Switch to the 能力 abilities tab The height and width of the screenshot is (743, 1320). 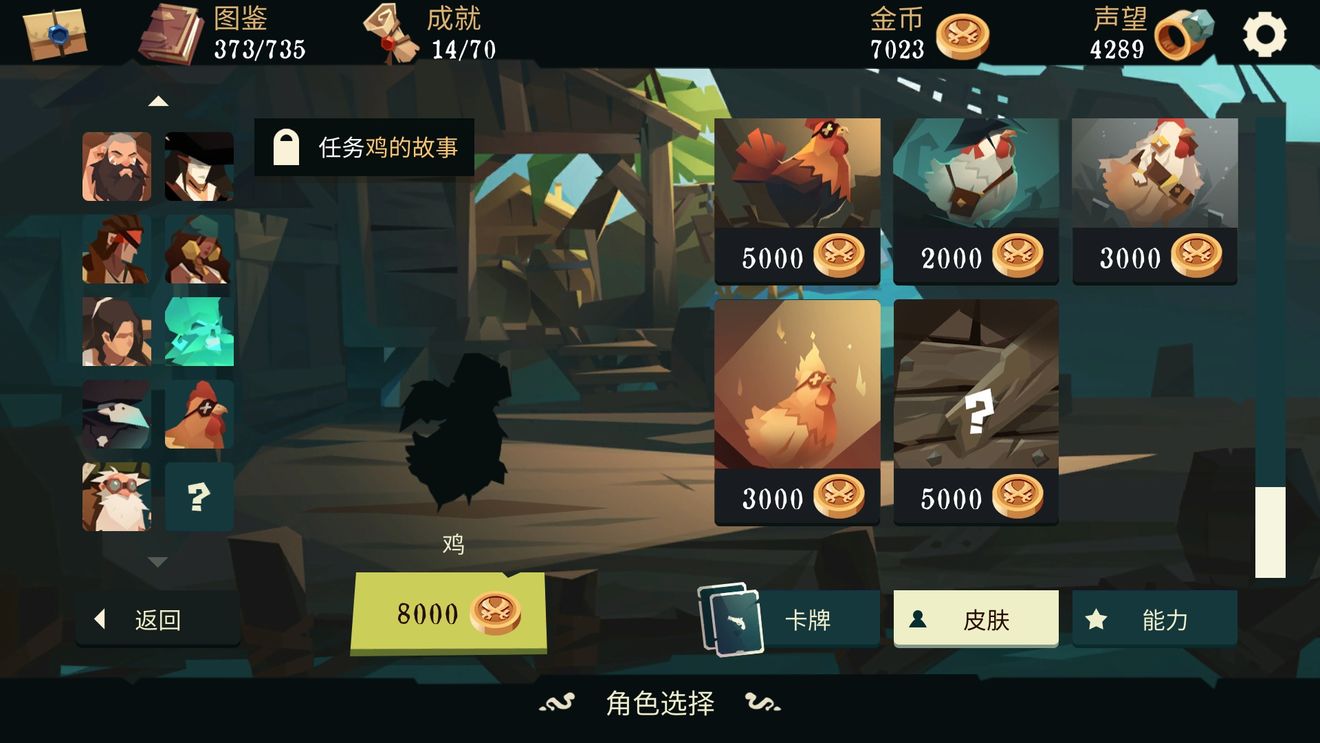pyautogui.click(x=1155, y=618)
